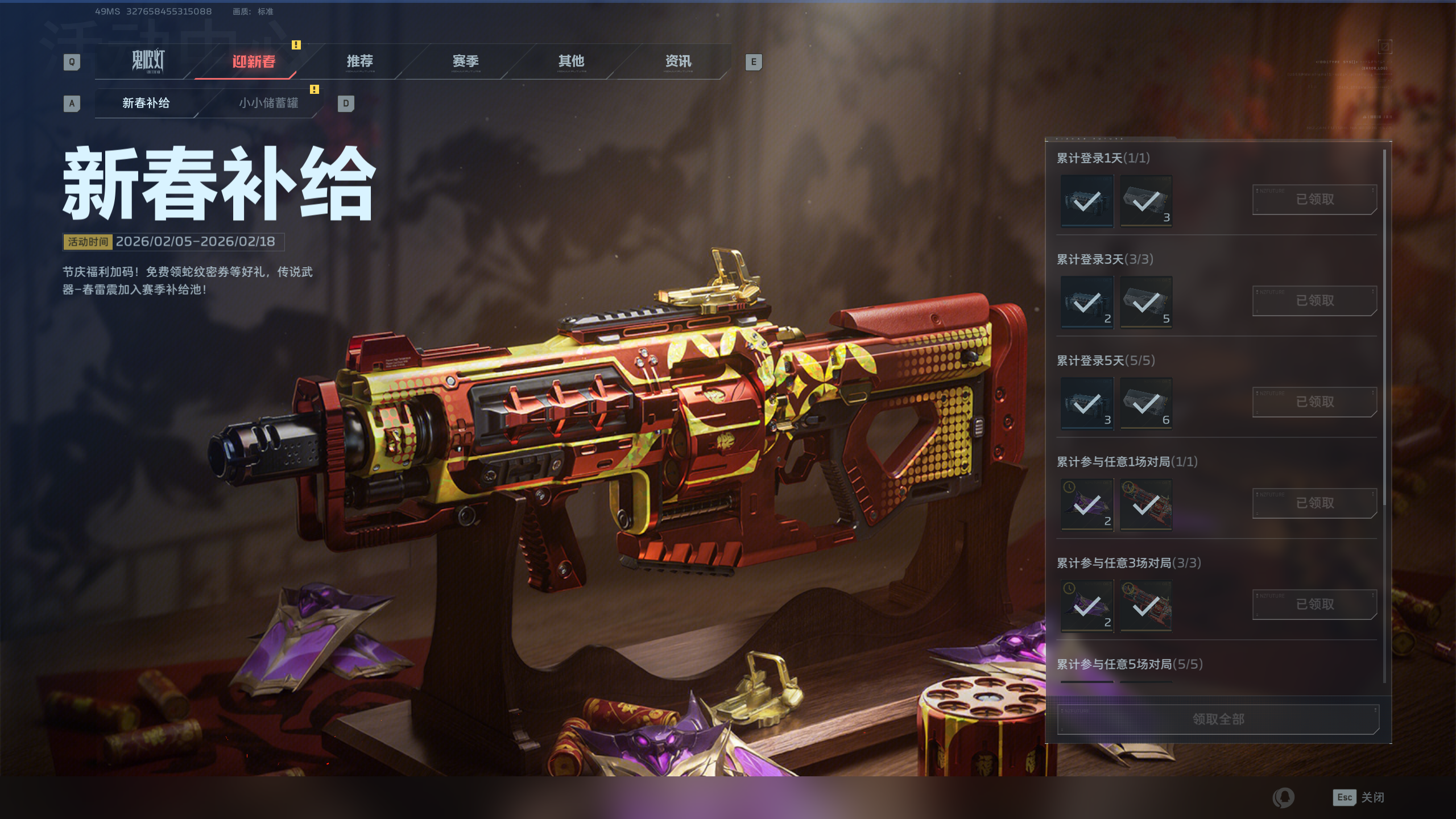Inspect the x6 reward under 累计登录5天
Screen dimensions: 1456x819
[x=1146, y=403]
